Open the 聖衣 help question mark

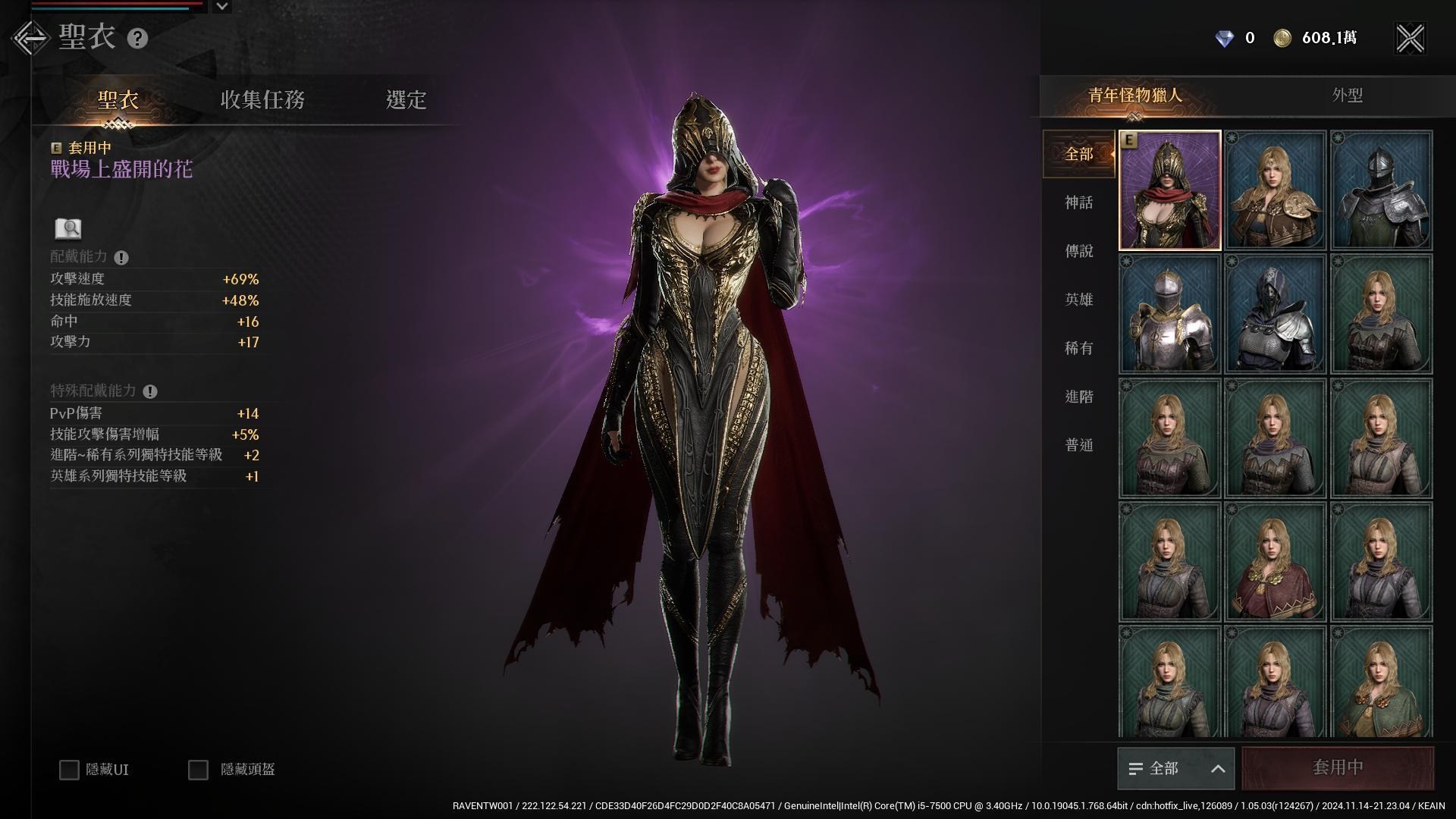[137, 39]
